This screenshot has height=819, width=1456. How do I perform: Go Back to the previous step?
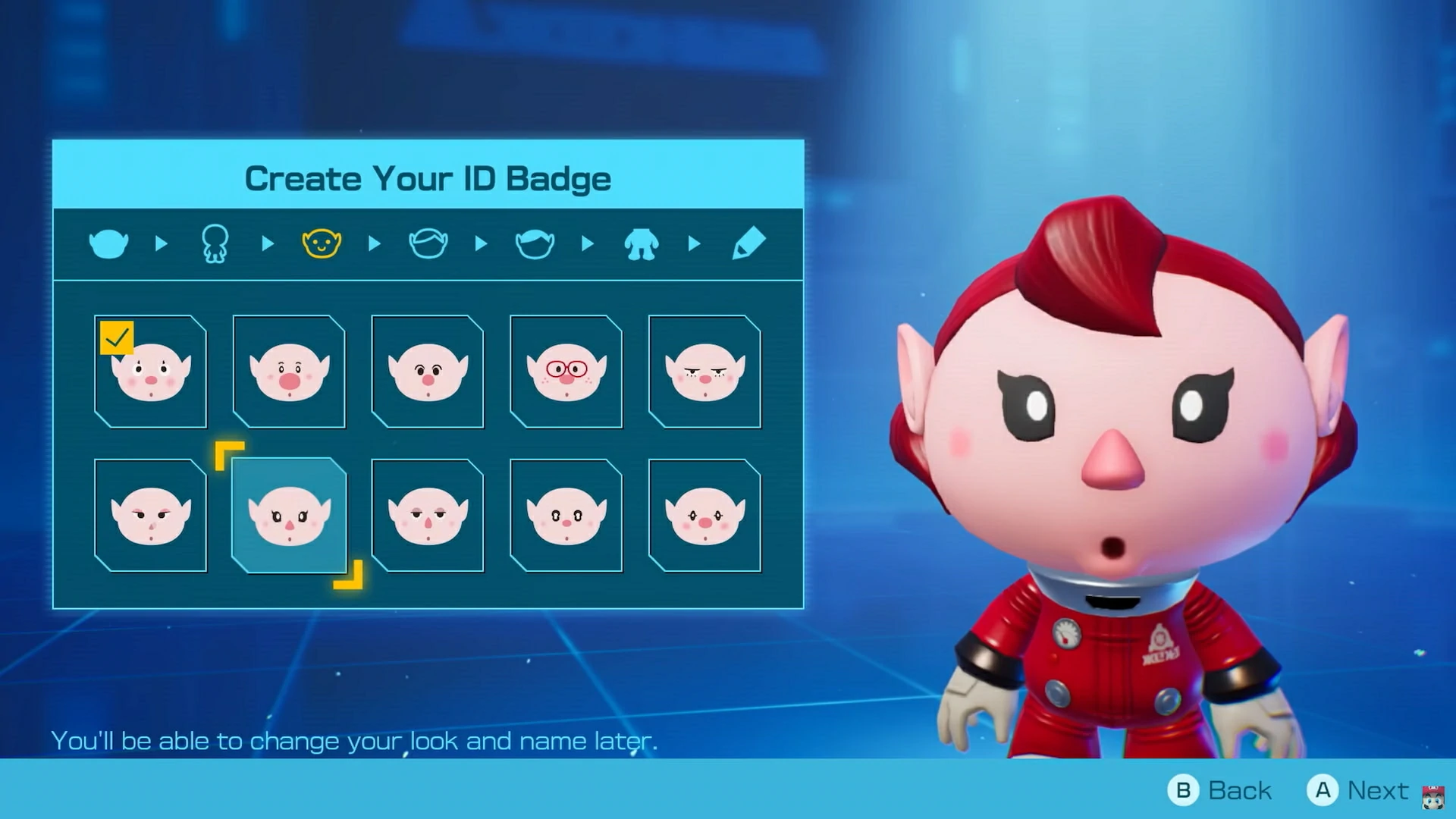click(1220, 790)
